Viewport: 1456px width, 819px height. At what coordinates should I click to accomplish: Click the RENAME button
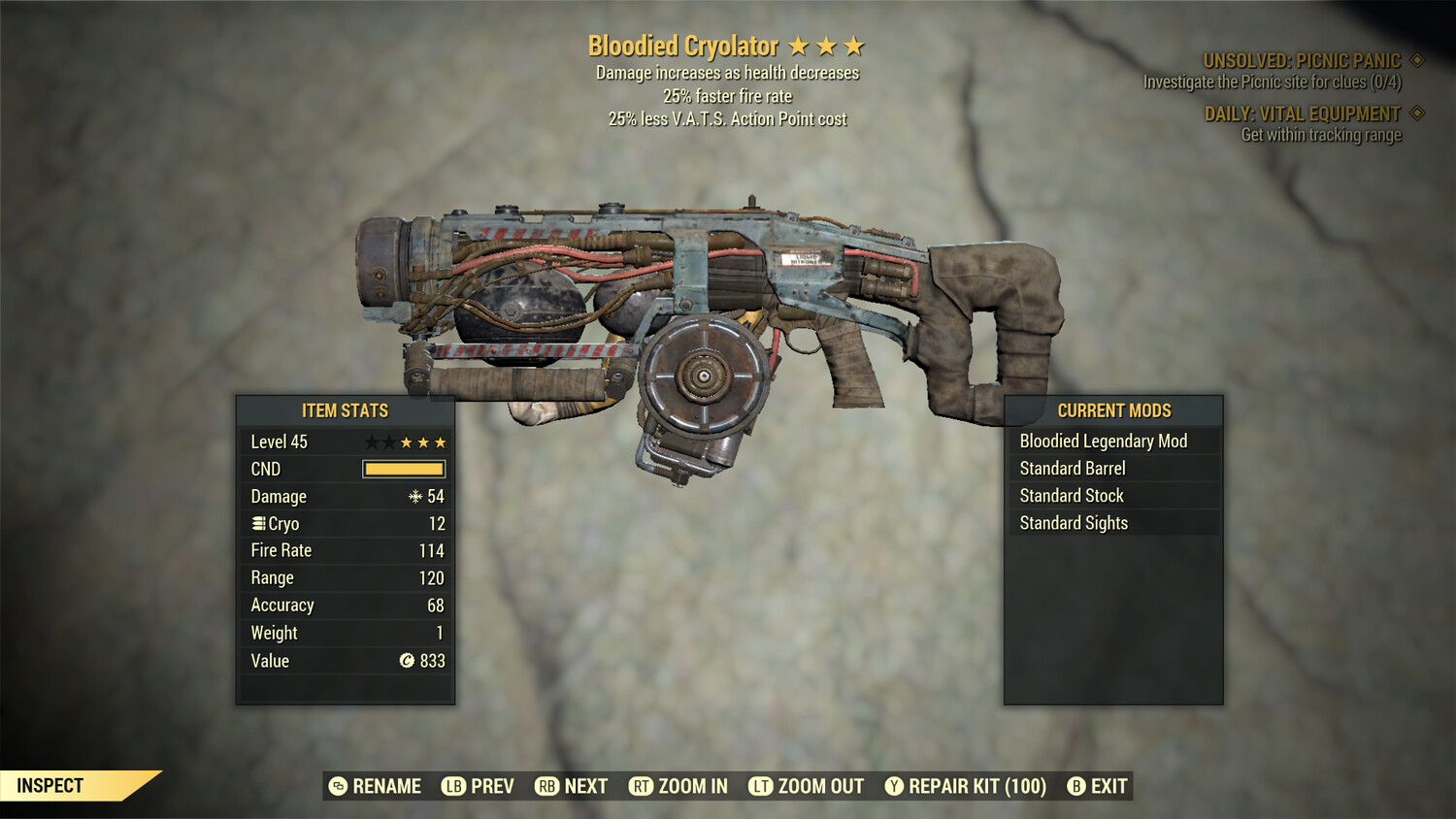click(385, 786)
